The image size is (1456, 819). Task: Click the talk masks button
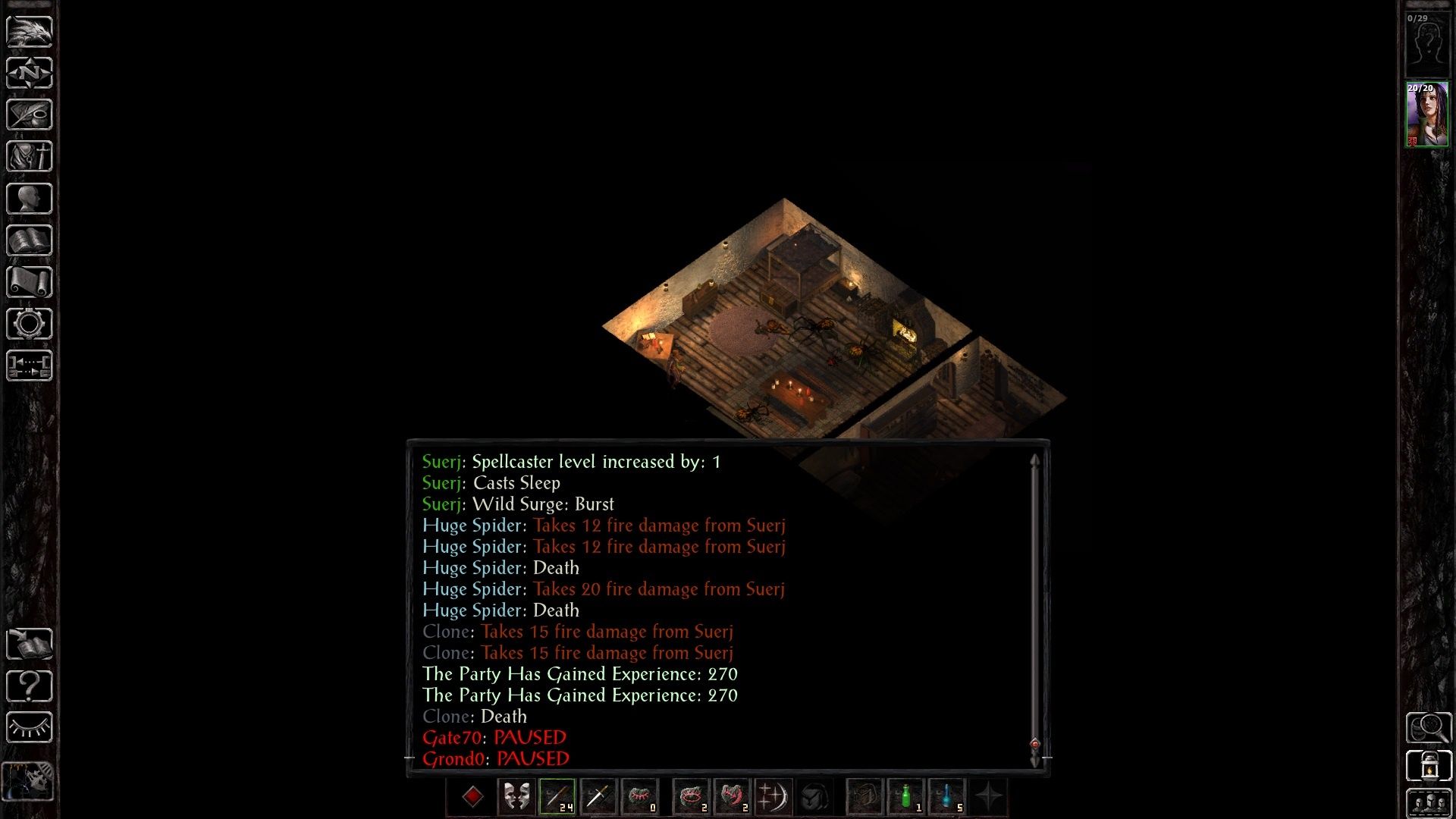(516, 797)
